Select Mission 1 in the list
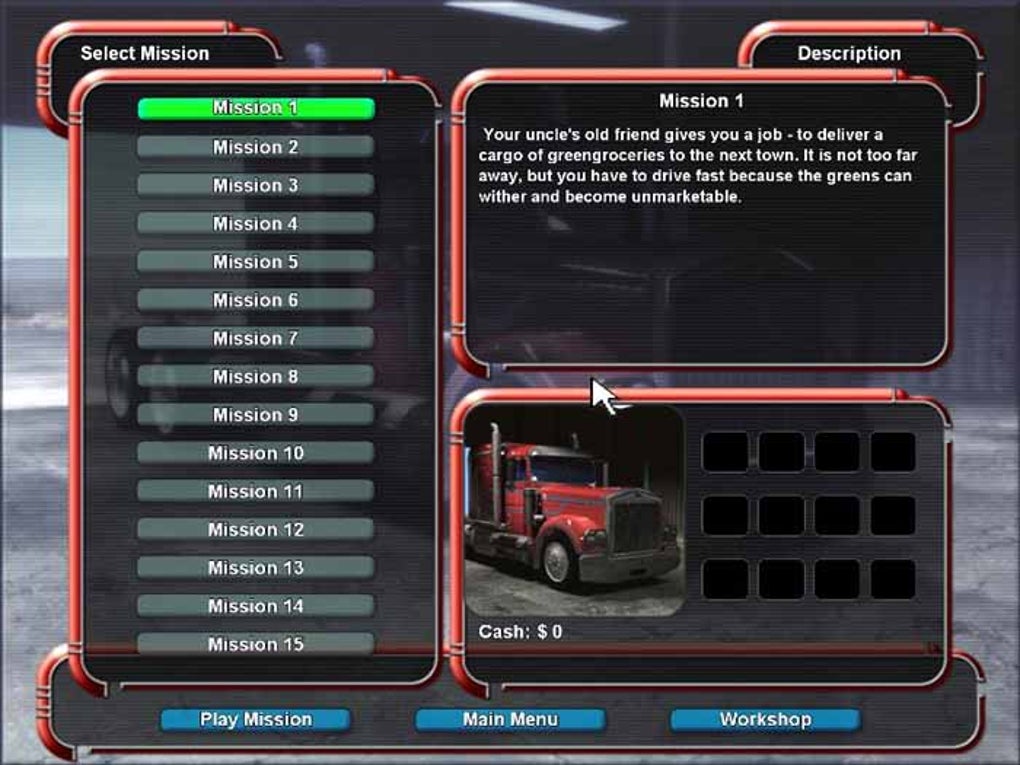 coord(255,108)
